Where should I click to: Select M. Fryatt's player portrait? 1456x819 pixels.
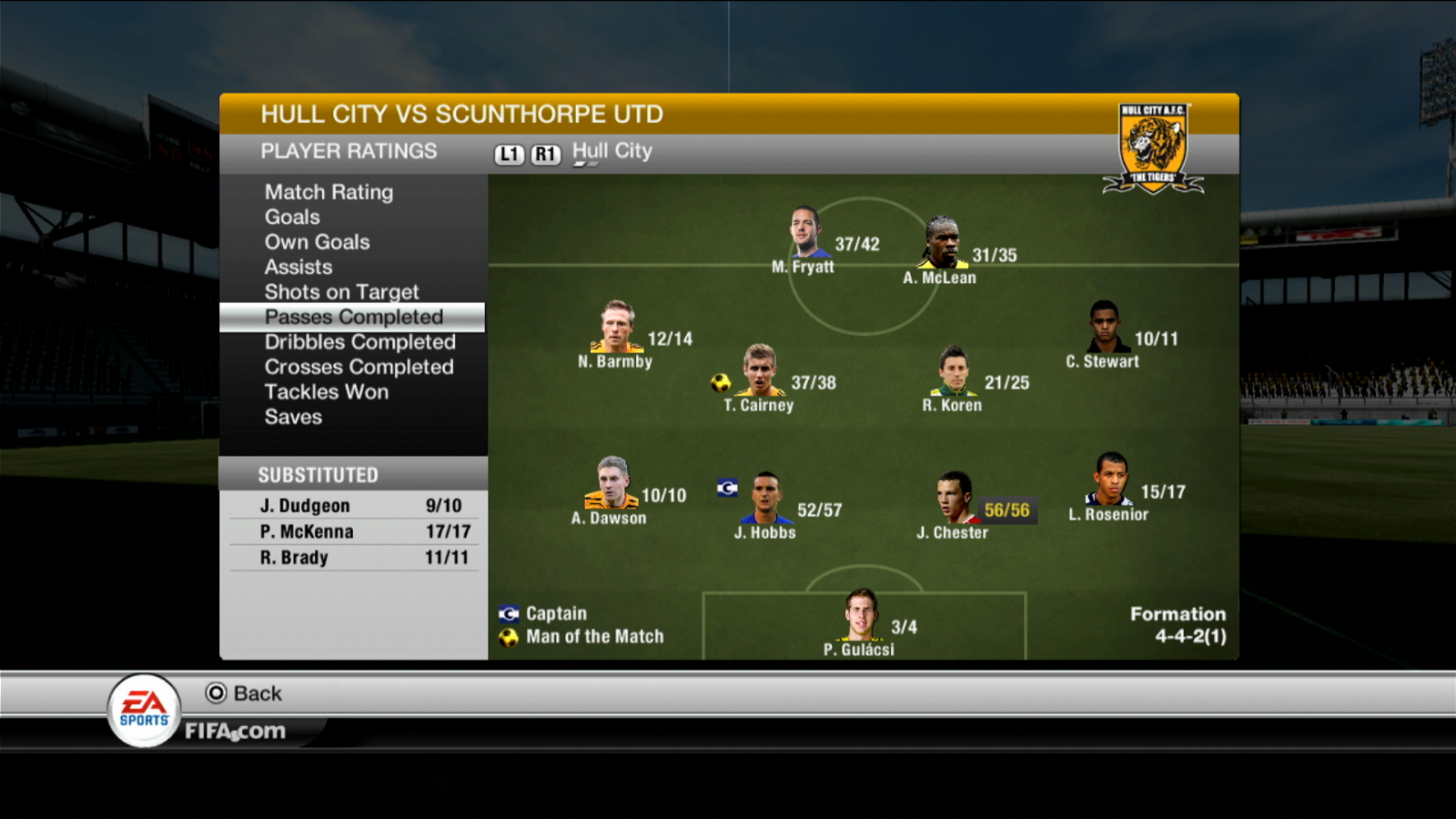(804, 233)
